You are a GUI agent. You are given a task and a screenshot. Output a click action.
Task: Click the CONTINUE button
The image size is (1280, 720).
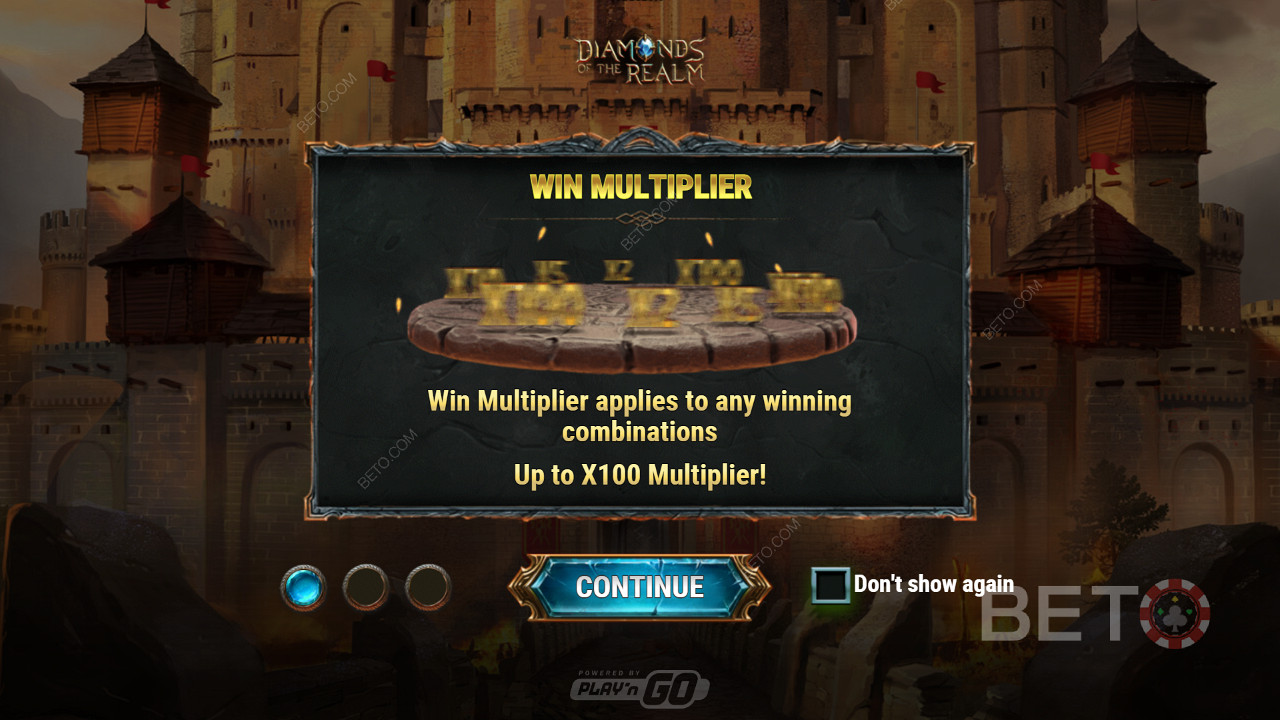tap(640, 587)
